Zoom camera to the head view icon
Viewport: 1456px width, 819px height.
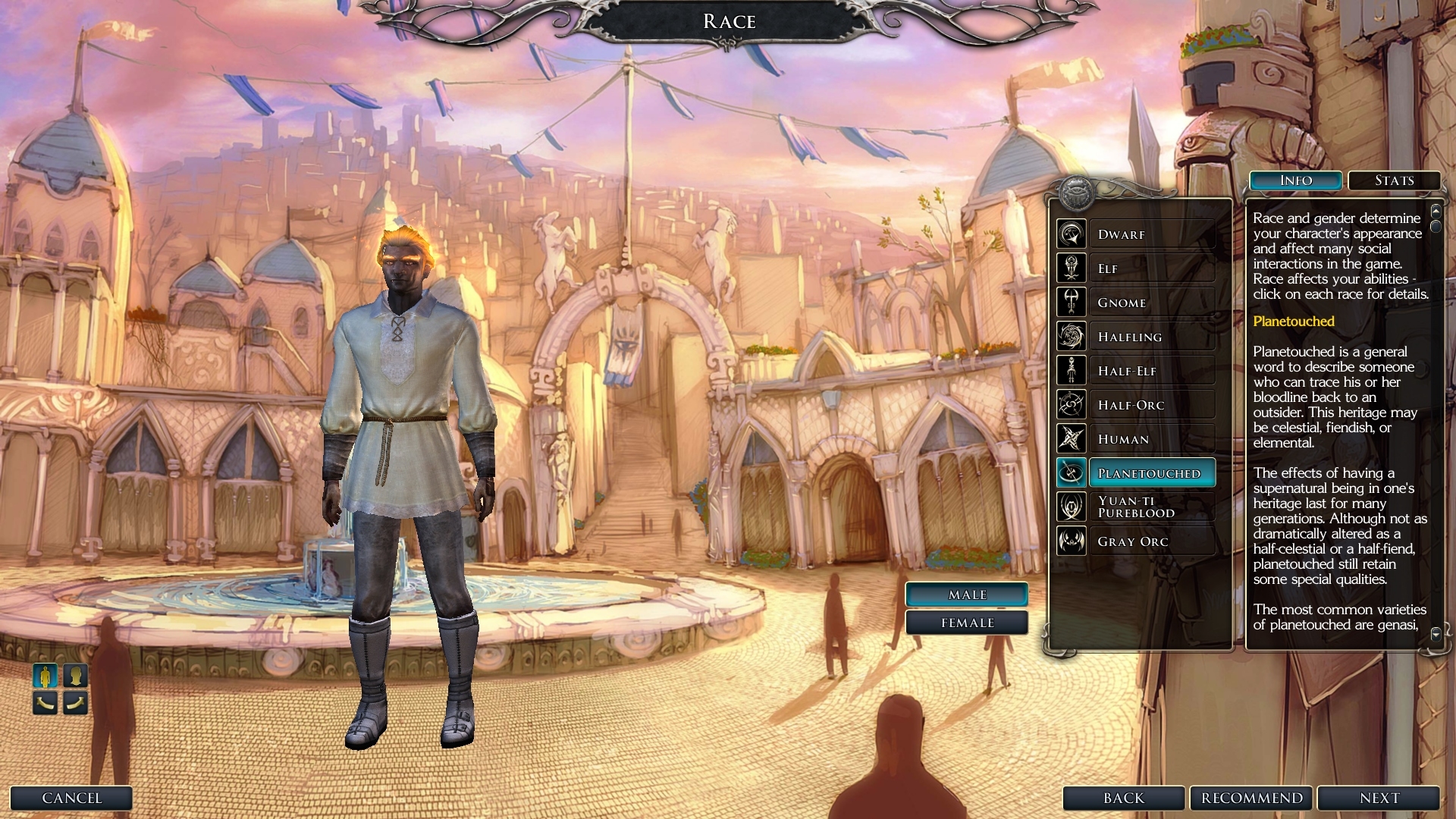75,676
